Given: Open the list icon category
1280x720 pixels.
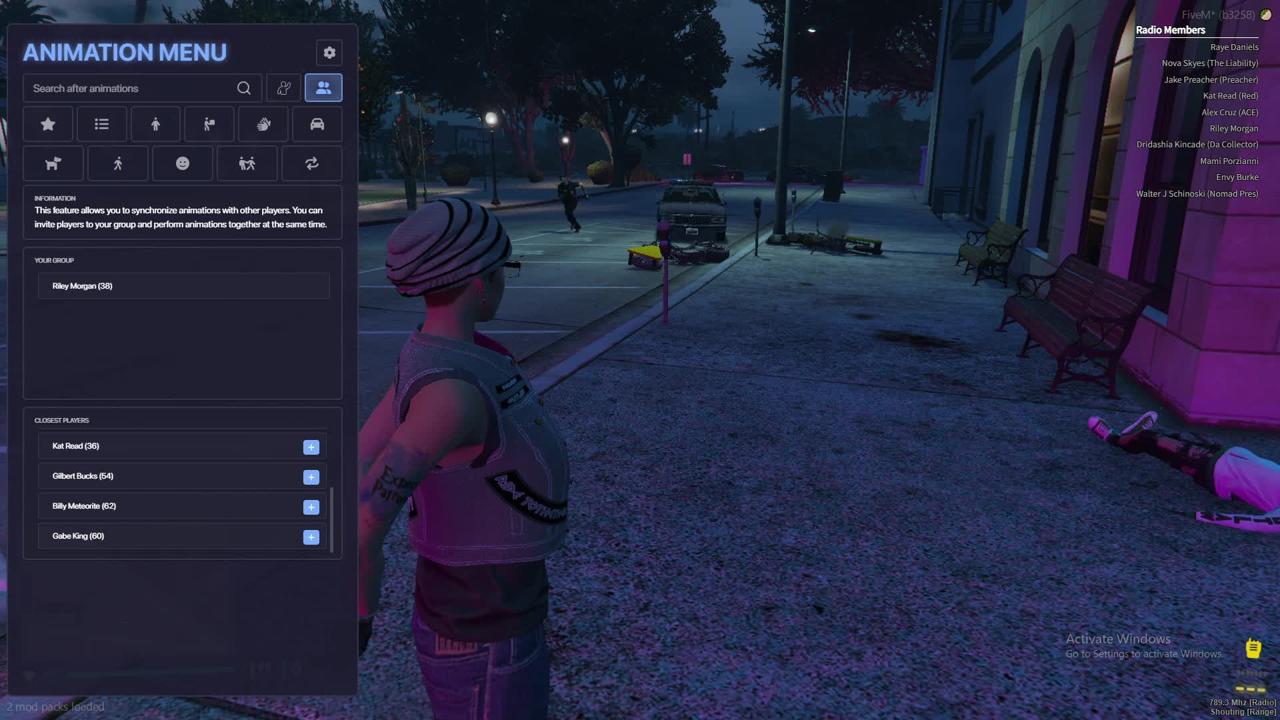Looking at the screenshot, I should pos(102,125).
